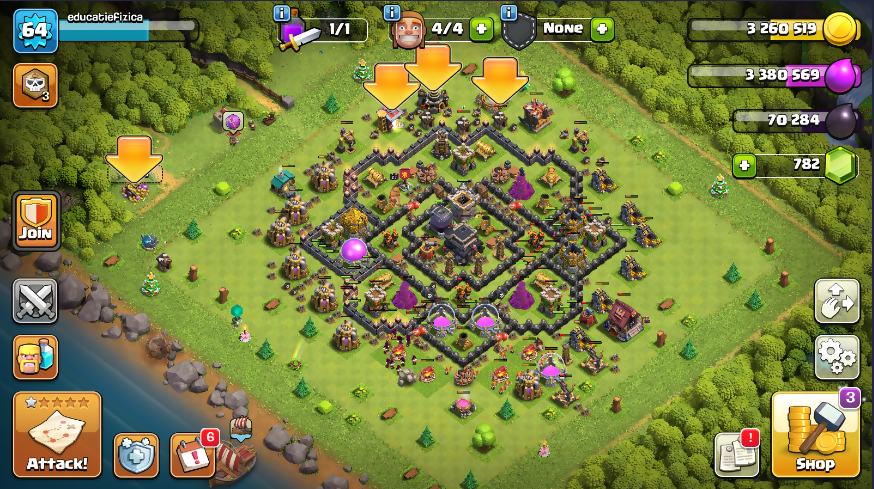Open the level 64 player profile badge
The height and width of the screenshot is (489, 874).
[35, 30]
